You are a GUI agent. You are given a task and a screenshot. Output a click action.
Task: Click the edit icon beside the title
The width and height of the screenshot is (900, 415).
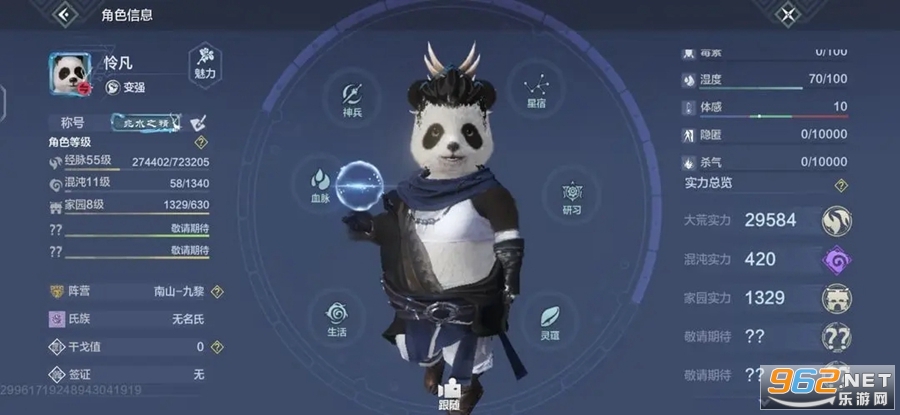click(198, 122)
